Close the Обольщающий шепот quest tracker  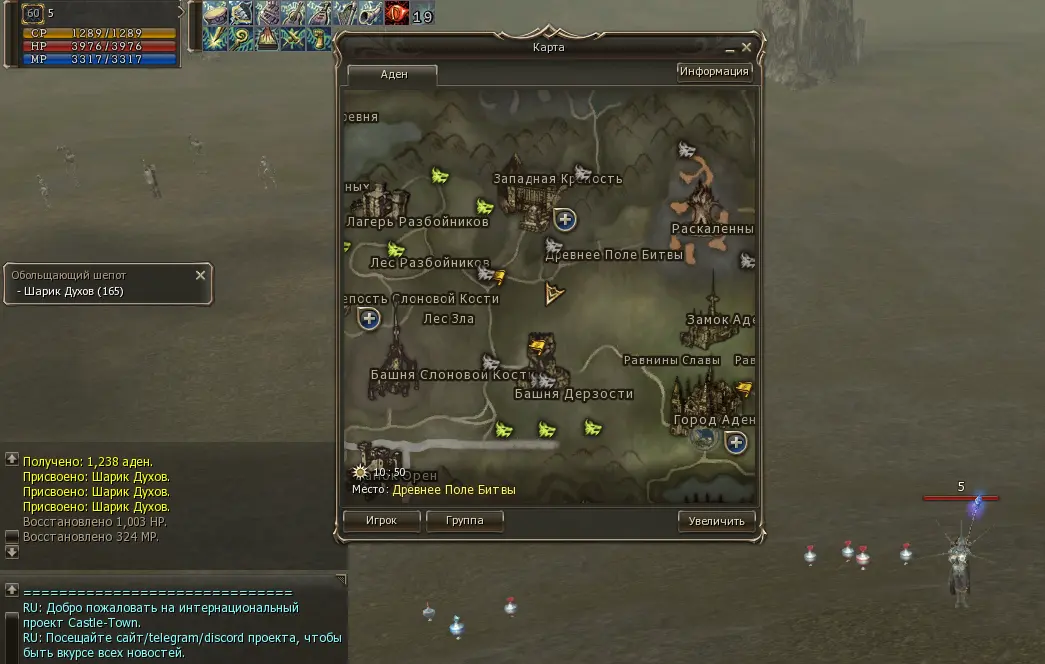pyautogui.click(x=200, y=275)
